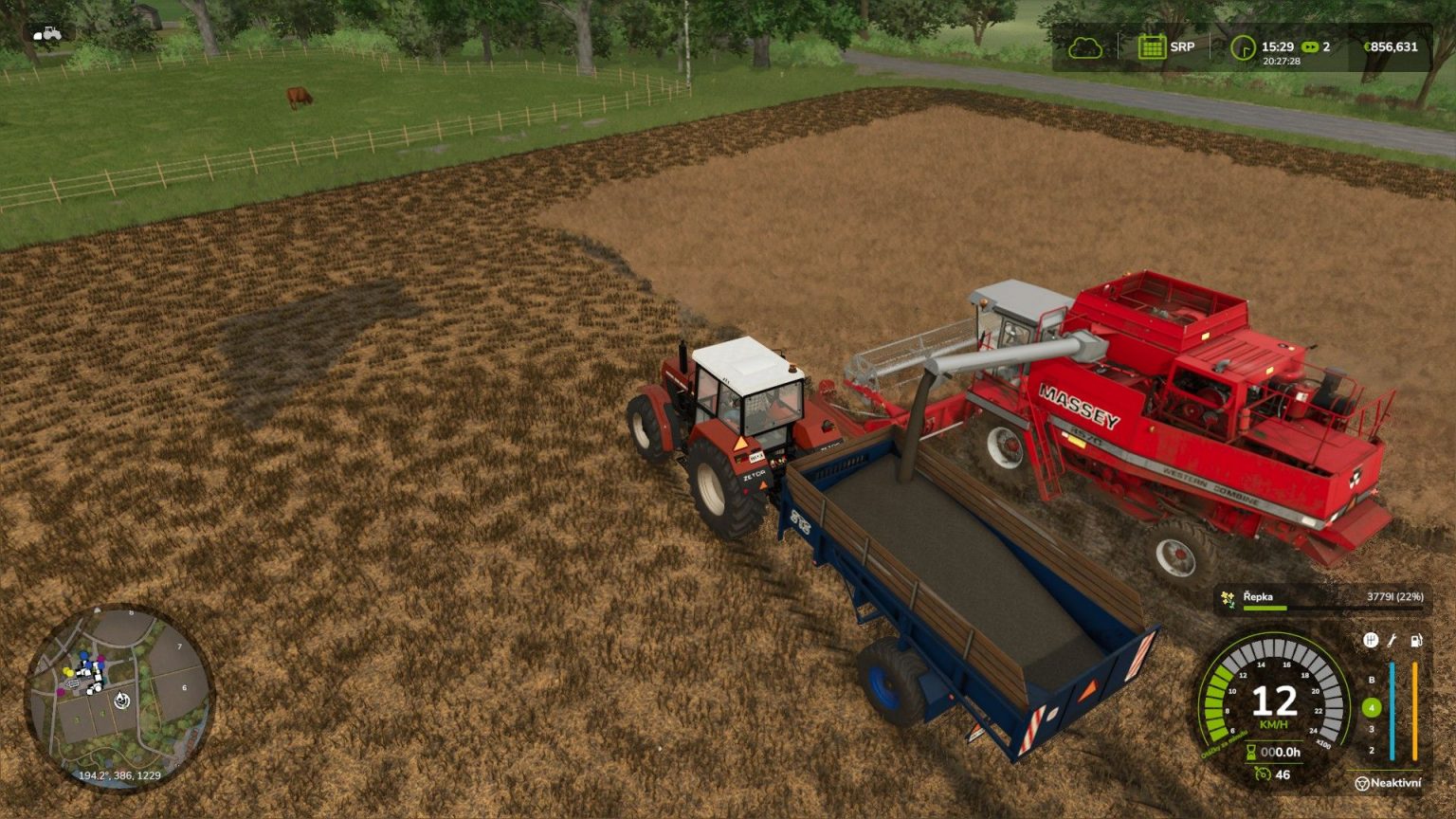
Task: Open the SRP calendar icon
Action: point(1153,45)
